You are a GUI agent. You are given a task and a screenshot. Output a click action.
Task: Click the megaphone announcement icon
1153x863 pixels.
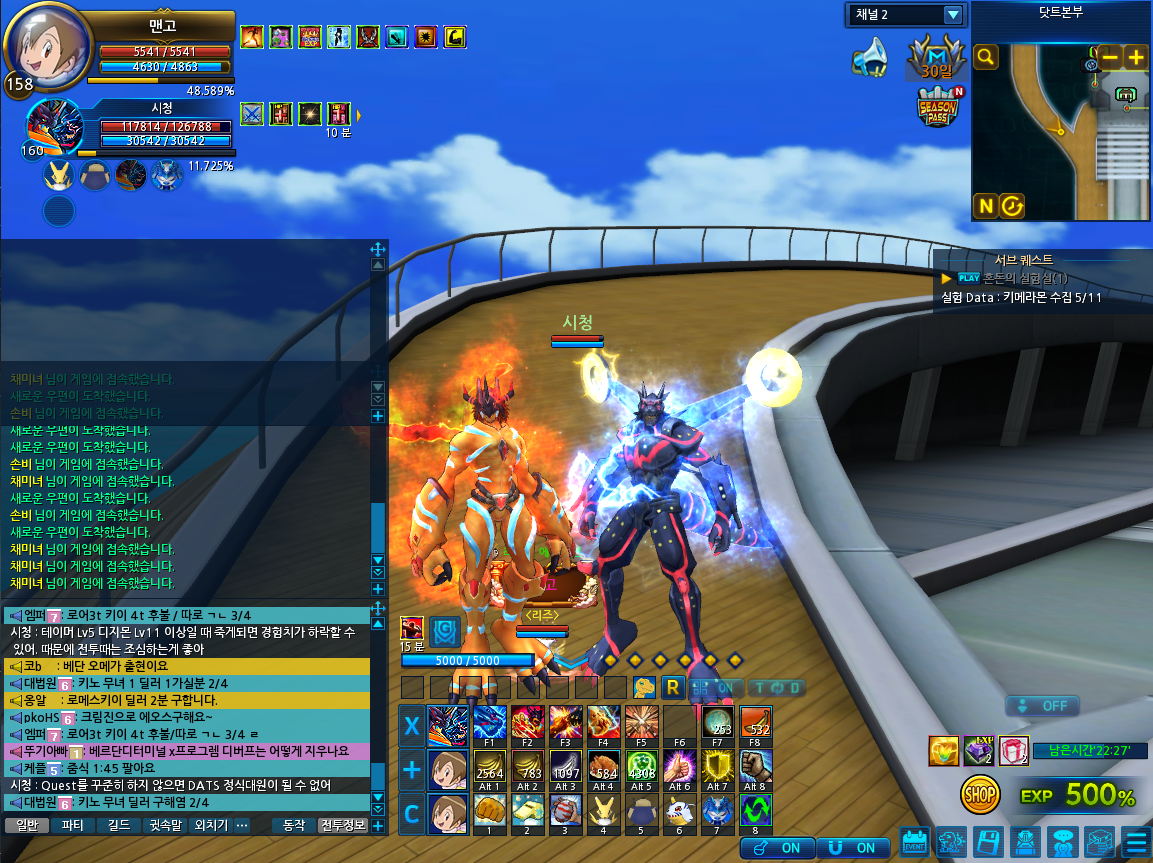[869, 59]
